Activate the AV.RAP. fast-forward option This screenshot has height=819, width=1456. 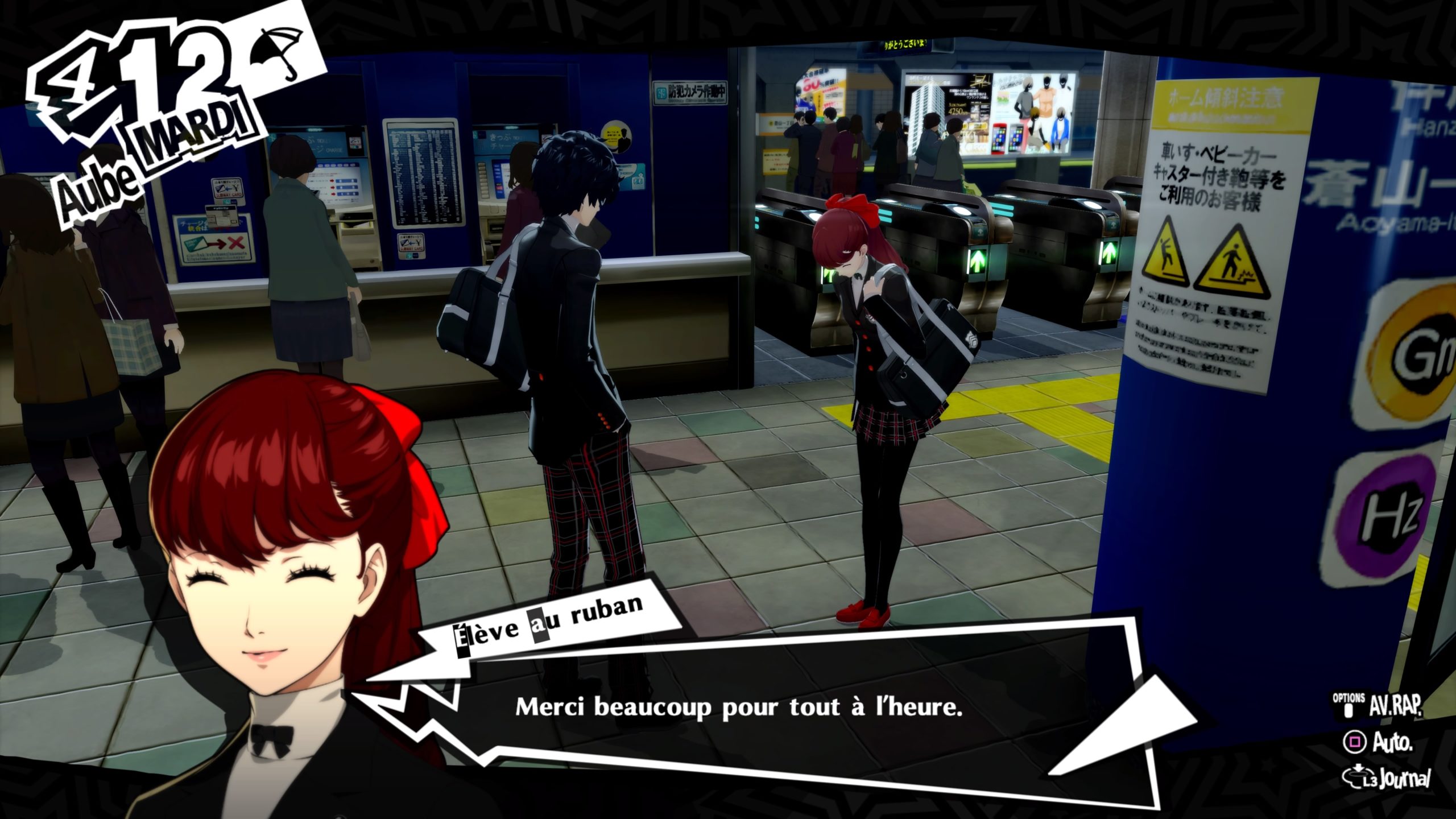click(x=1383, y=706)
